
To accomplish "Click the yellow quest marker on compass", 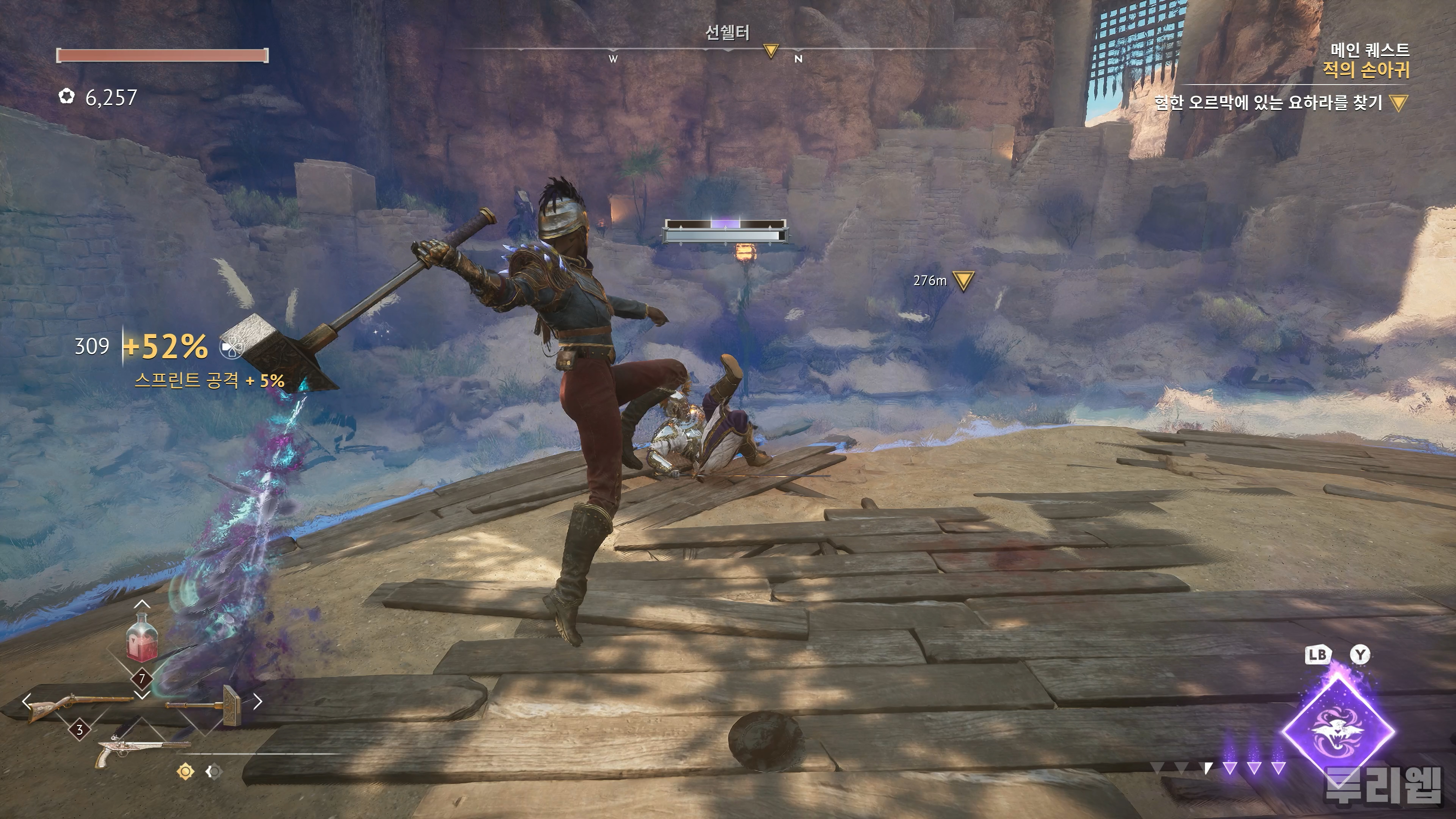I will click(770, 52).
